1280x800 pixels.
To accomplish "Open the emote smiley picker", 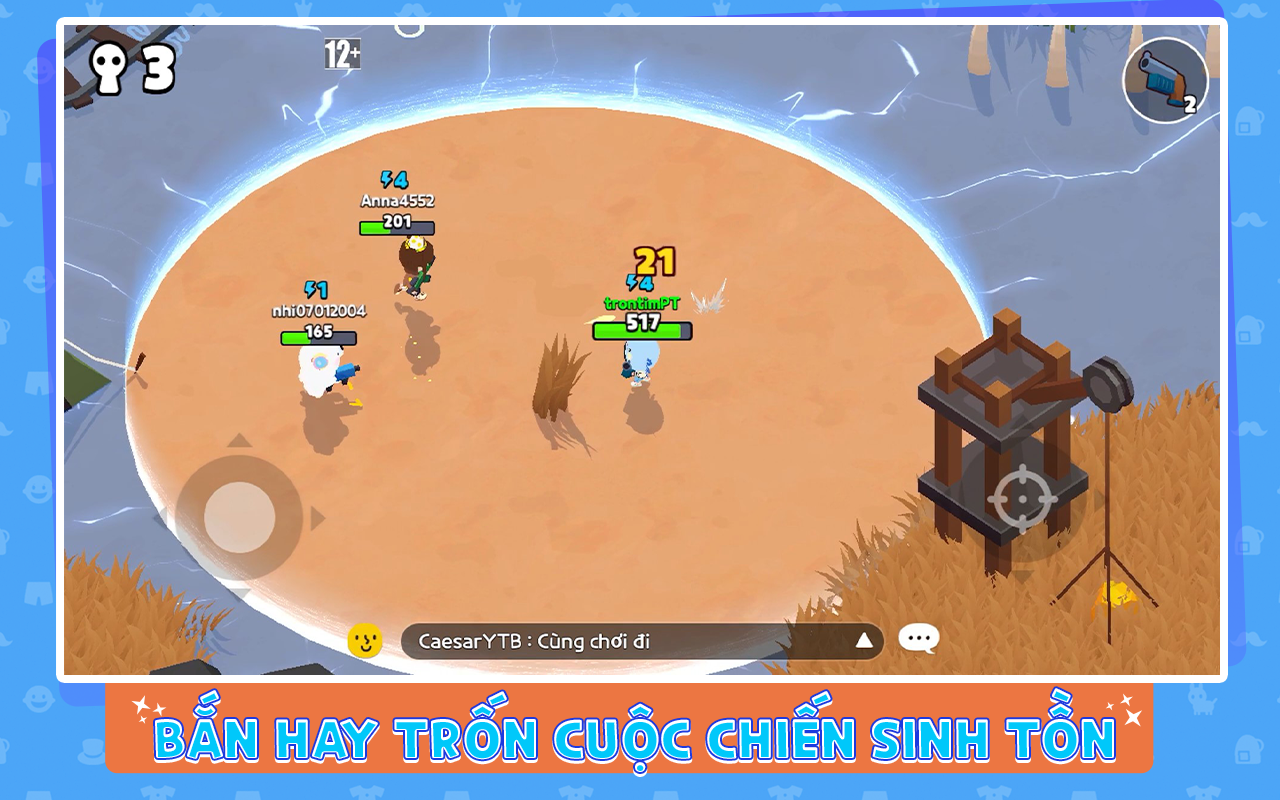I will [364, 641].
